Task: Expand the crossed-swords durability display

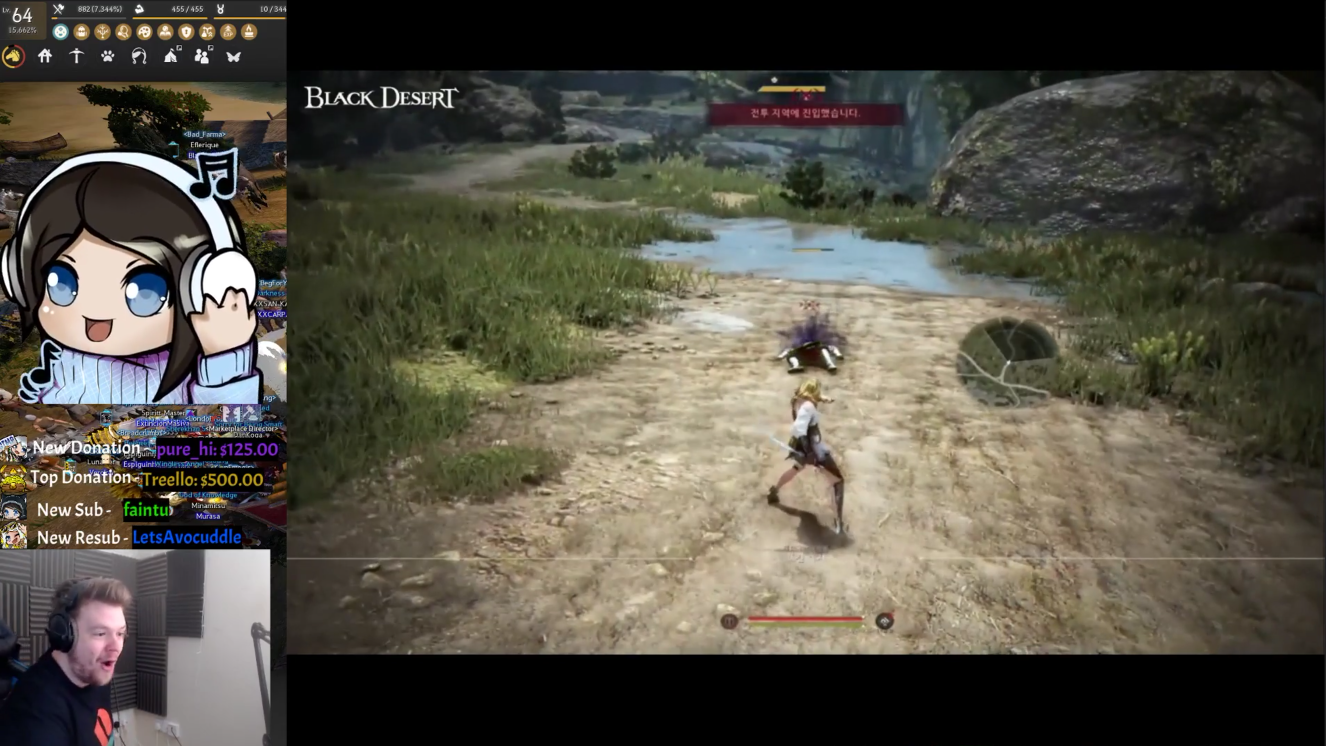Action: point(58,9)
